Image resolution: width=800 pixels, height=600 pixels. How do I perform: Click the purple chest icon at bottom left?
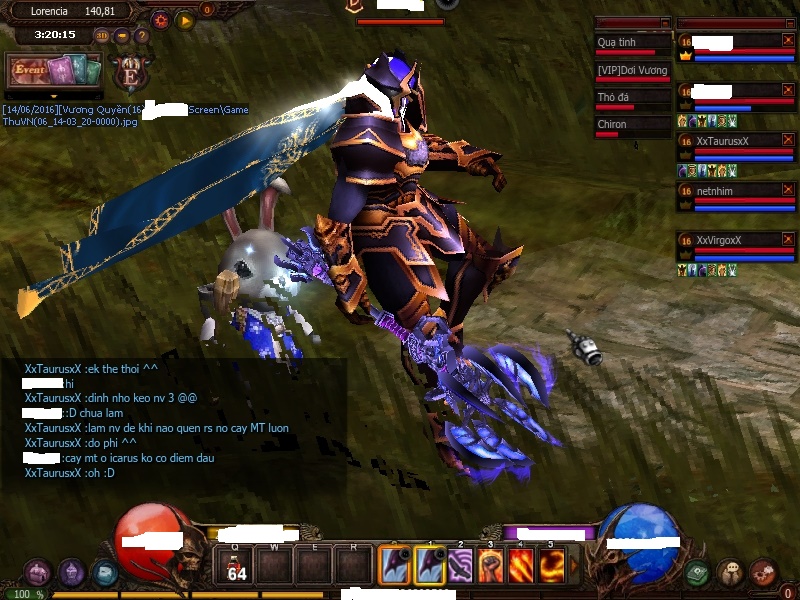point(38,573)
